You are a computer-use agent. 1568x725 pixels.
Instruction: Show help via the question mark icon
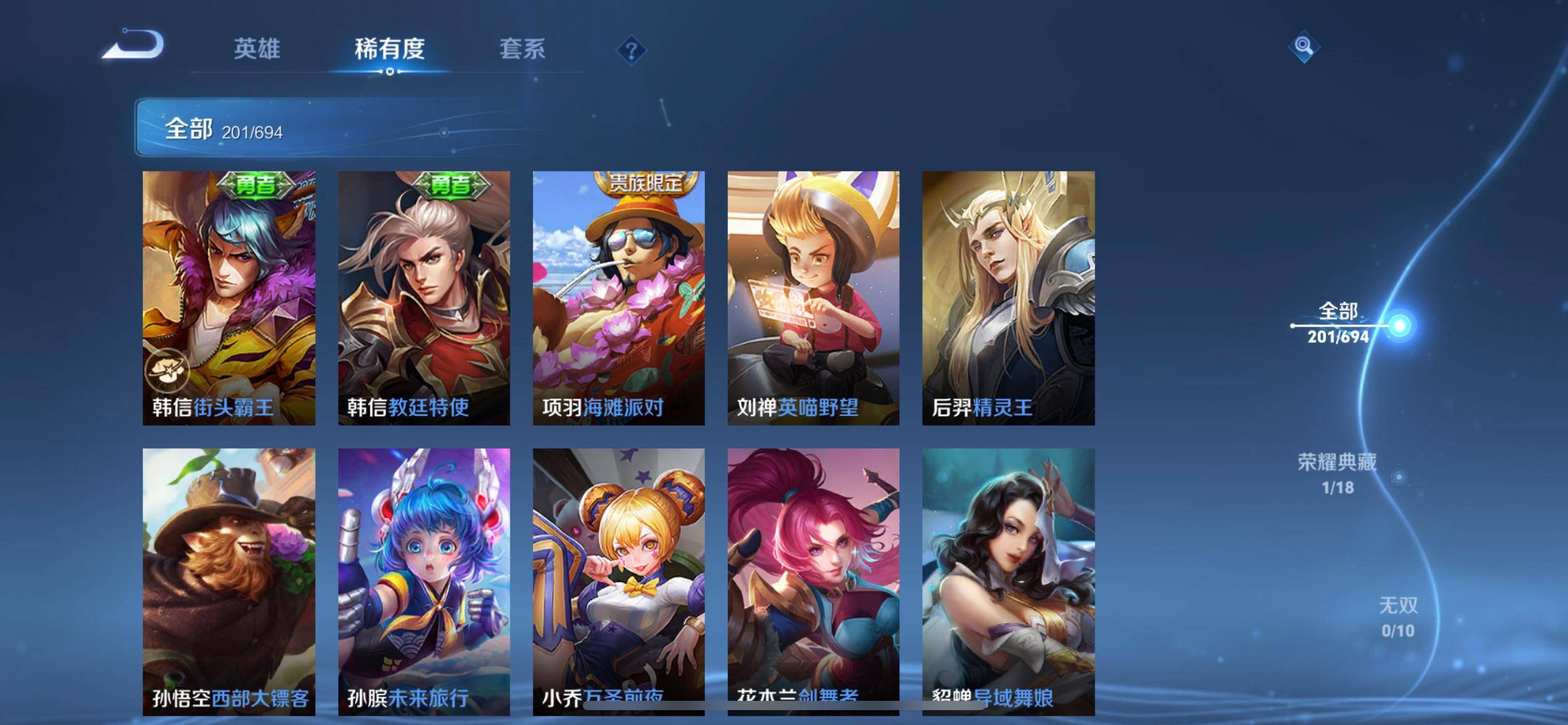point(631,50)
